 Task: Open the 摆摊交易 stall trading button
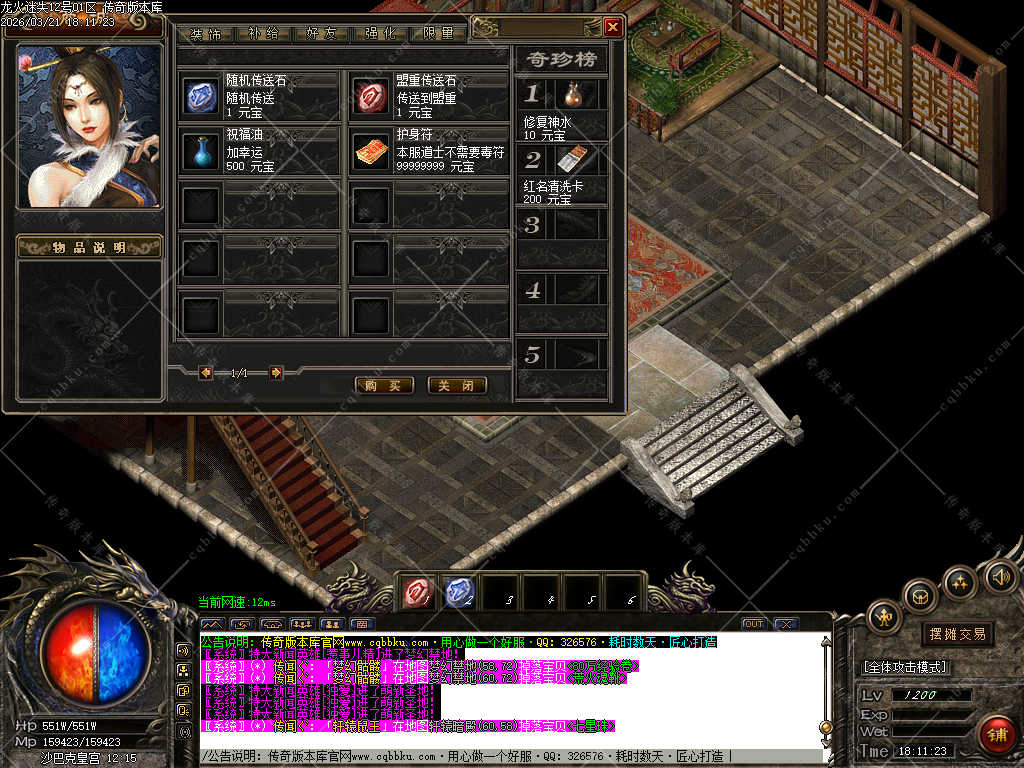957,634
